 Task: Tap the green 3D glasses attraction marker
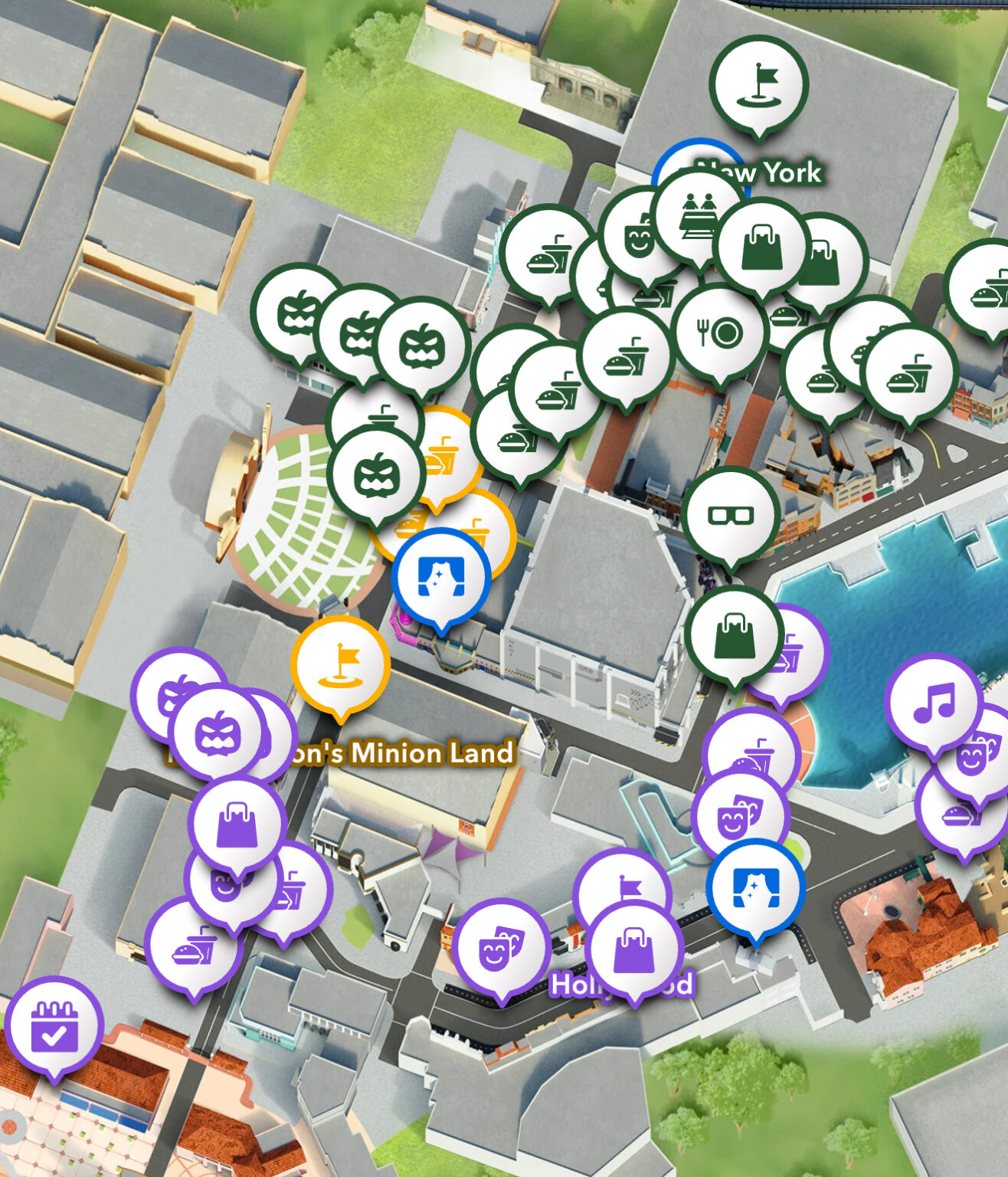[x=730, y=515]
